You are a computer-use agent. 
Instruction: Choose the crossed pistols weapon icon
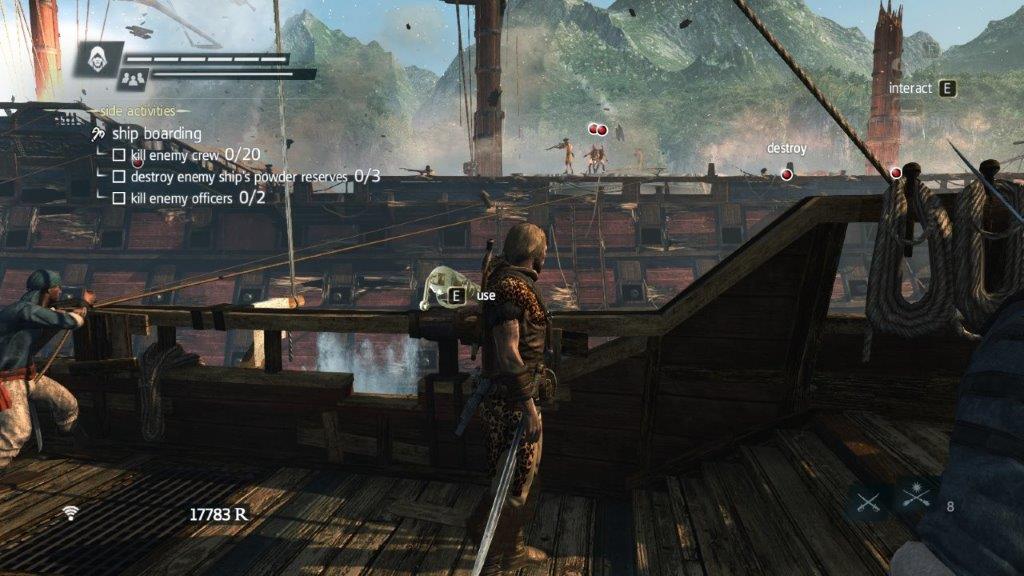pos(915,494)
